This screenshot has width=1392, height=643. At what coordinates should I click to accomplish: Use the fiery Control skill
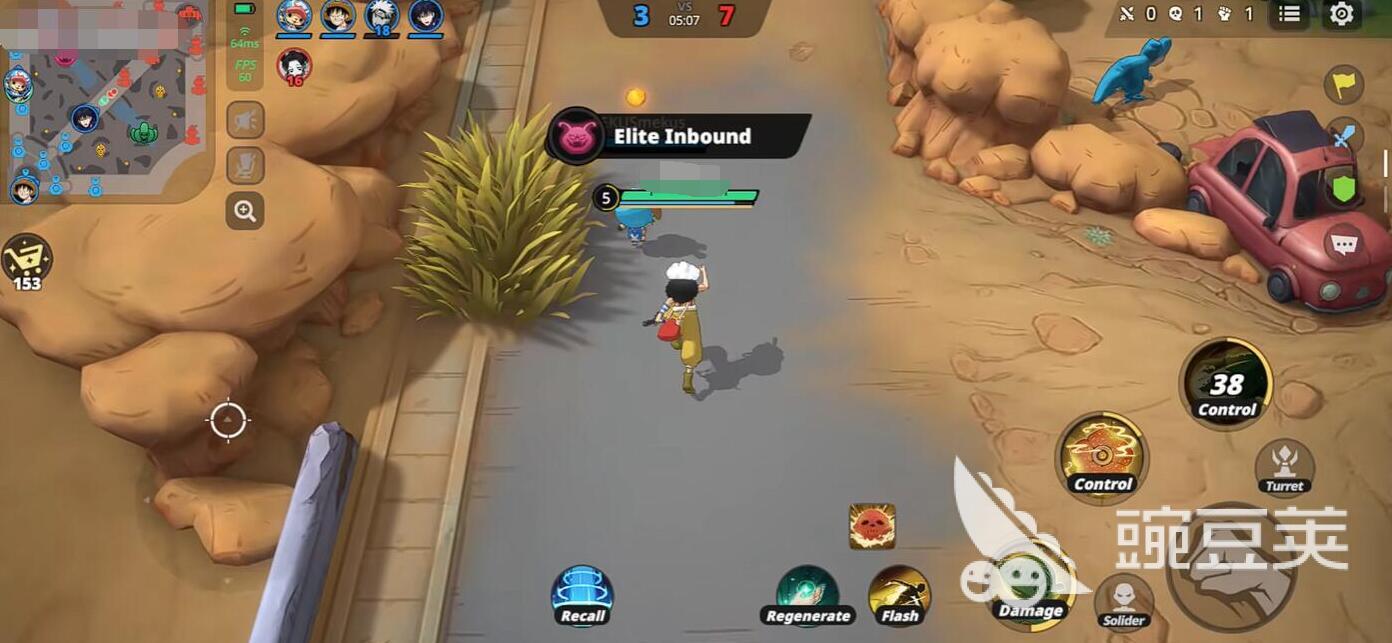click(1102, 457)
